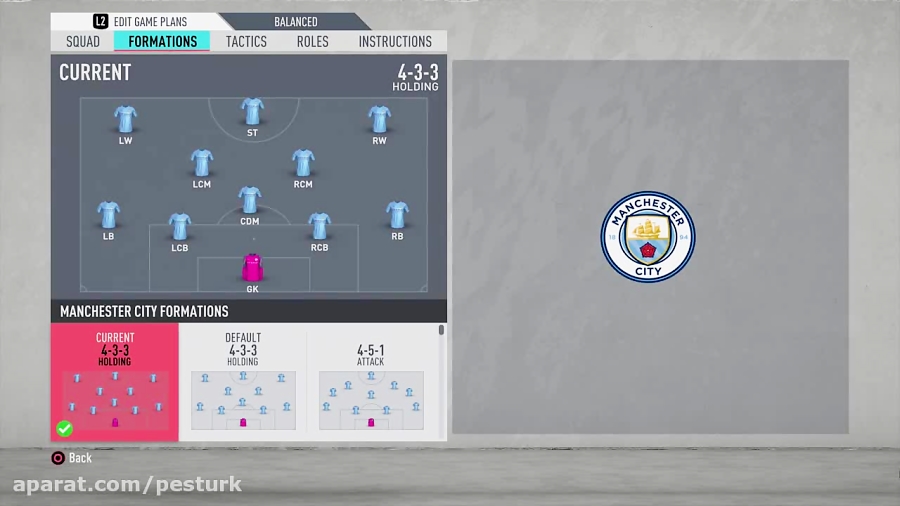Image resolution: width=900 pixels, height=506 pixels.
Task: Choose the LB defender shirt
Action: [x=108, y=215]
